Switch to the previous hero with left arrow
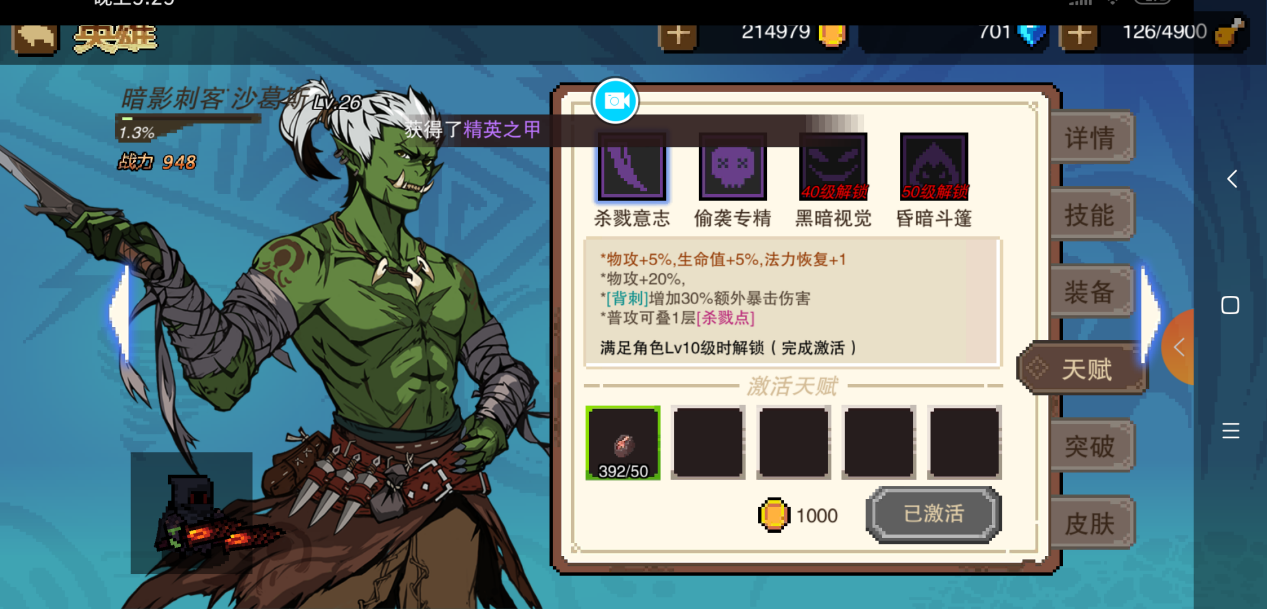This screenshot has width=1267, height=609. (119, 313)
